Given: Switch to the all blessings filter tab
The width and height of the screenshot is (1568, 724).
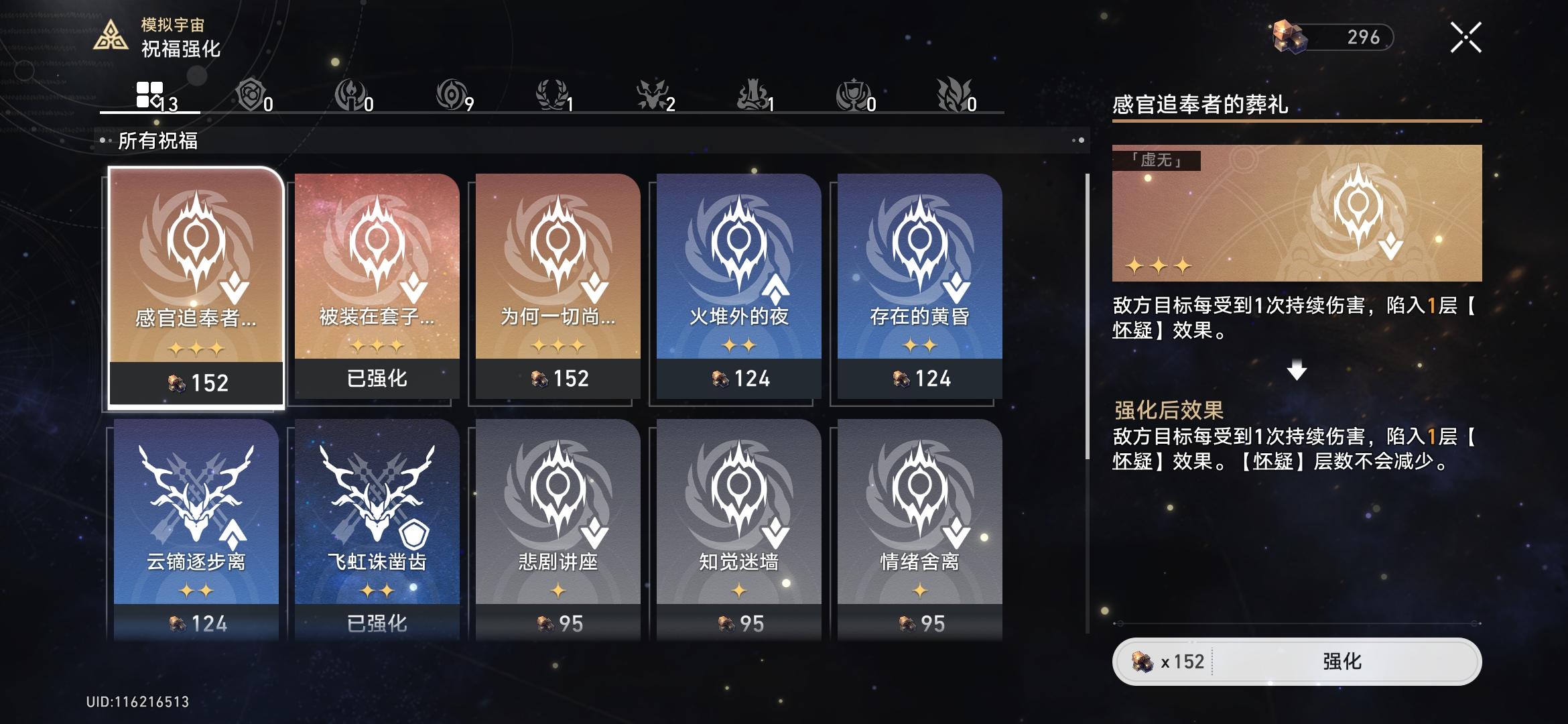Looking at the screenshot, I should click(x=151, y=93).
